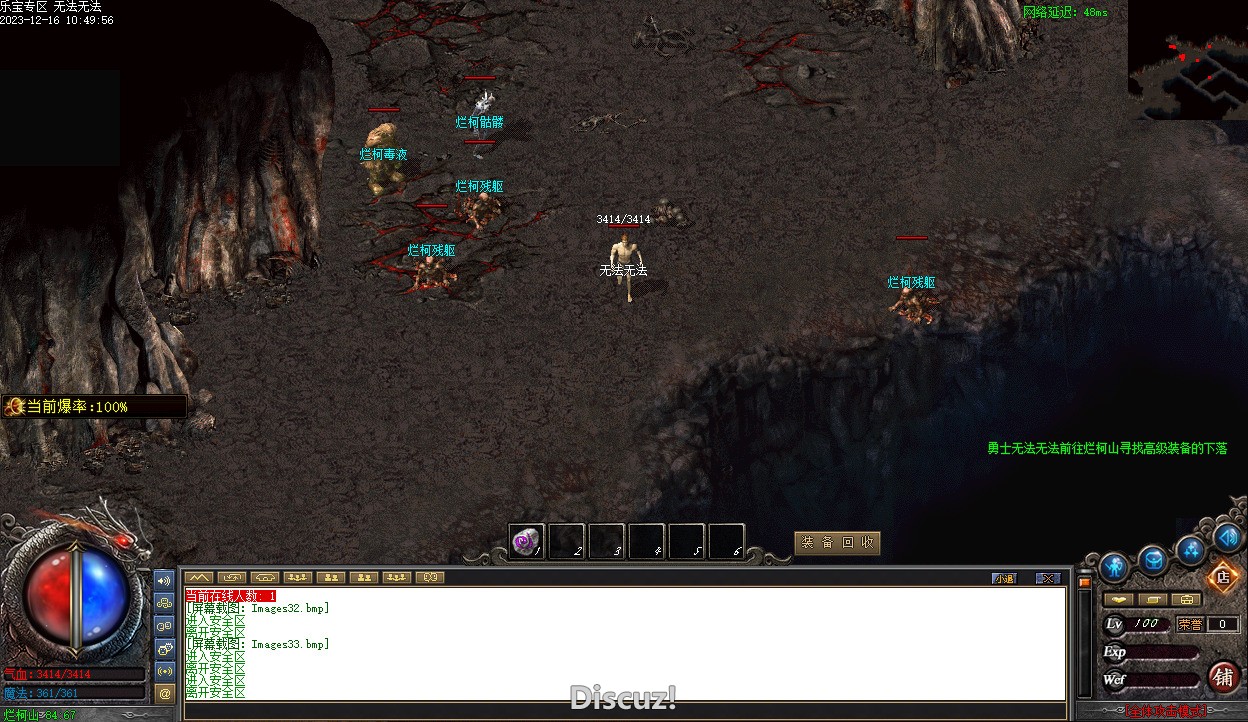Click the 当前爆率 drop rate banner

pyautogui.click(x=94, y=407)
